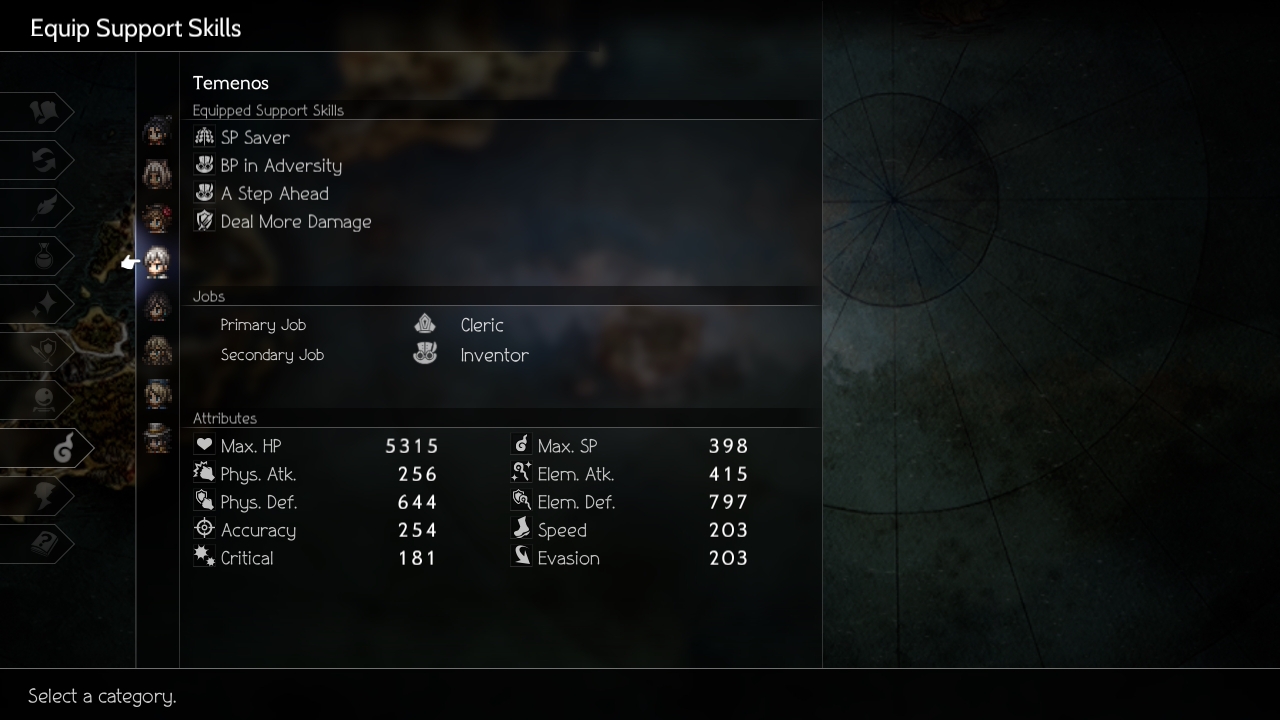Screen dimensions: 1280x720
Task: Select the highlighted flame swirl tab
Action: [60, 450]
